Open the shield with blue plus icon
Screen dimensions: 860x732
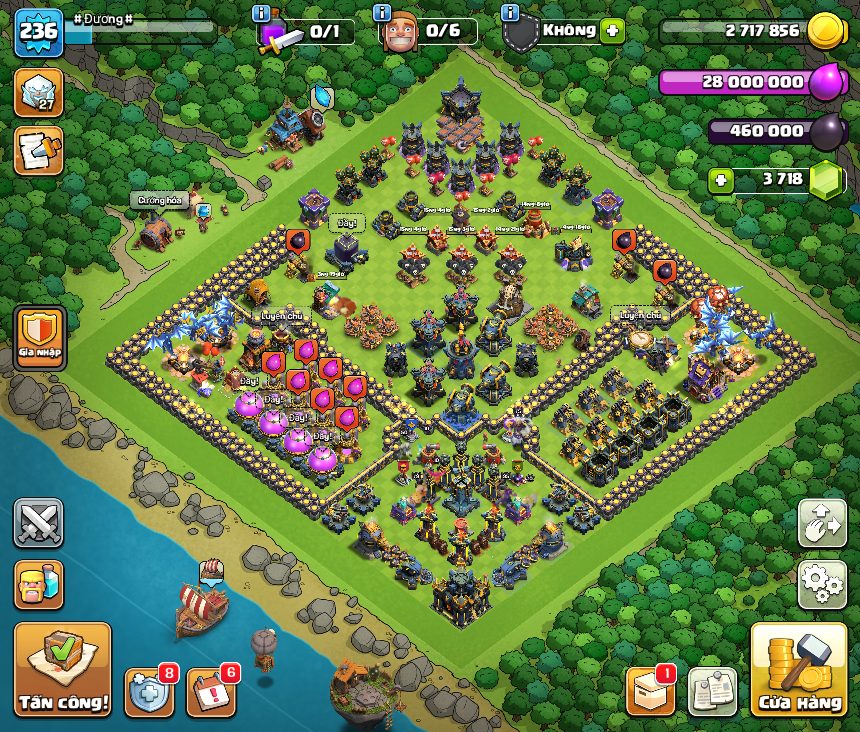pos(148,693)
